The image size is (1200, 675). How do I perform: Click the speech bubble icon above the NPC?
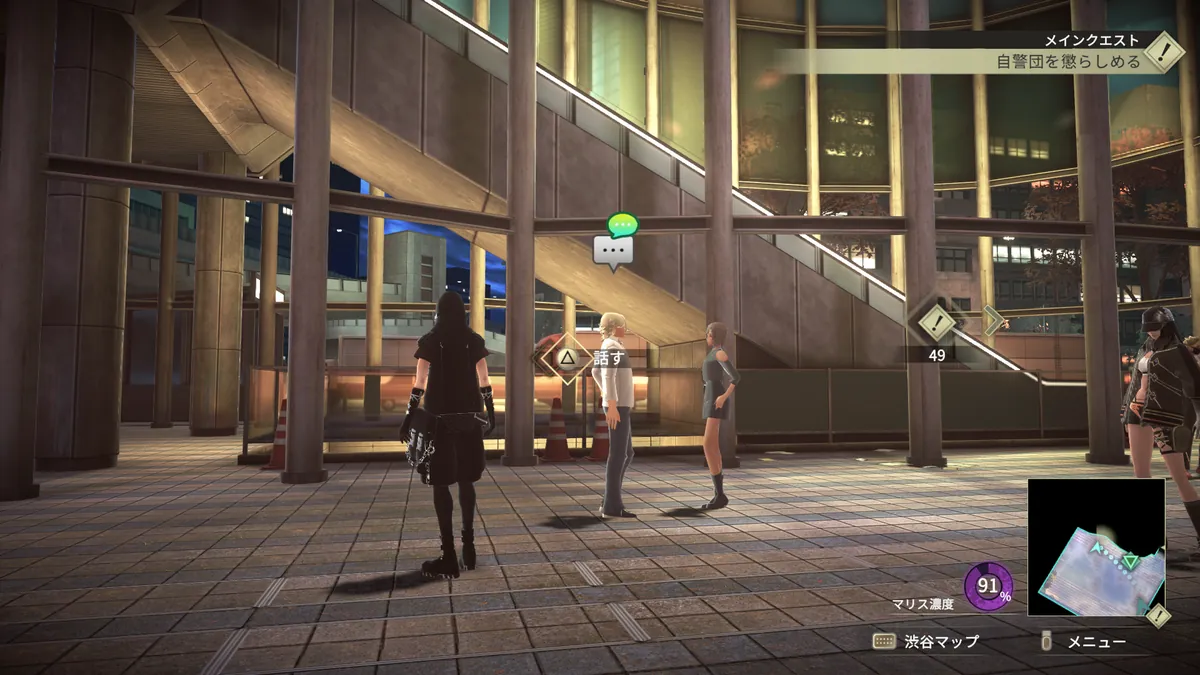tap(614, 250)
